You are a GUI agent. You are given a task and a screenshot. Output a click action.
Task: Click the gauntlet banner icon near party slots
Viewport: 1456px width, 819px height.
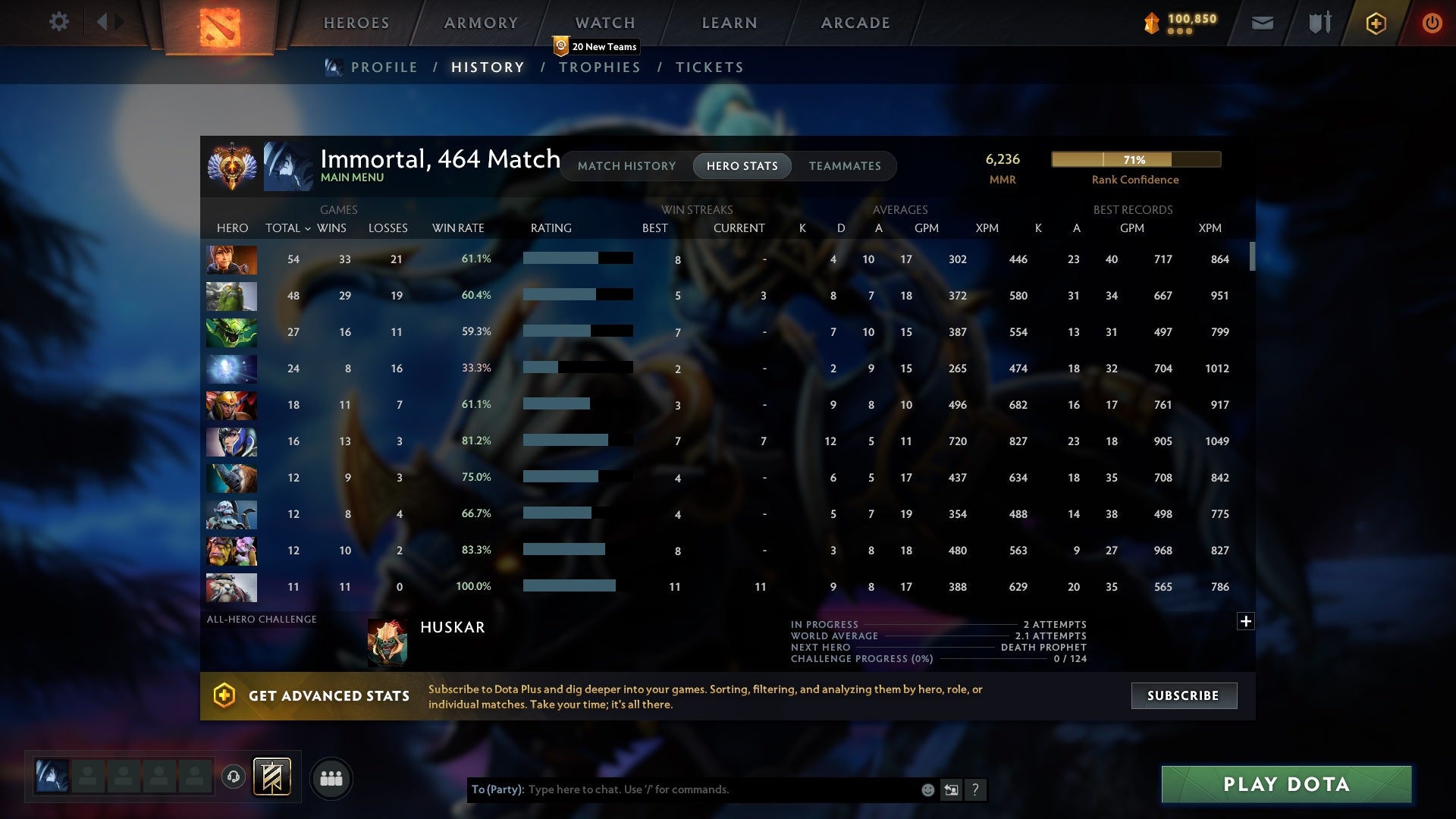(271, 777)
